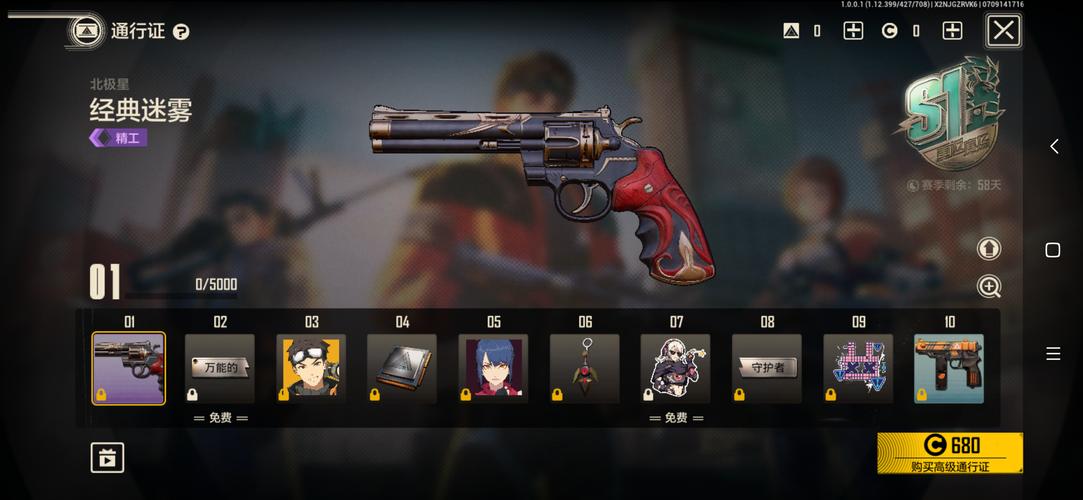The width and height of the screenshot is (1083, 500).
Task: Pick the level 05 blue-haired avatar reward
Action: pyautogui.click(x=493, y=368)
